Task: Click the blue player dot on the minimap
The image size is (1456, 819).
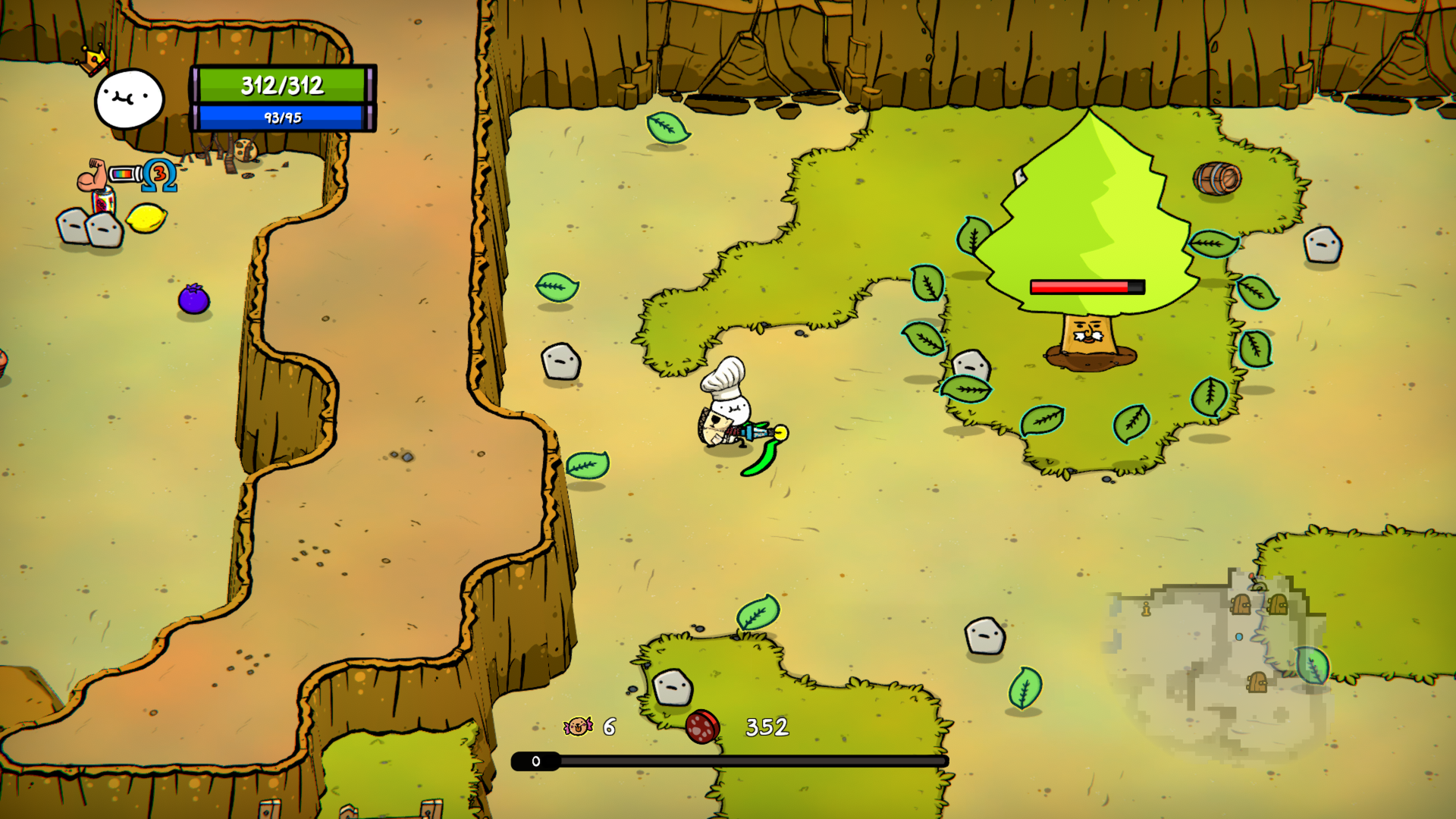Action: pos(1239,637)
